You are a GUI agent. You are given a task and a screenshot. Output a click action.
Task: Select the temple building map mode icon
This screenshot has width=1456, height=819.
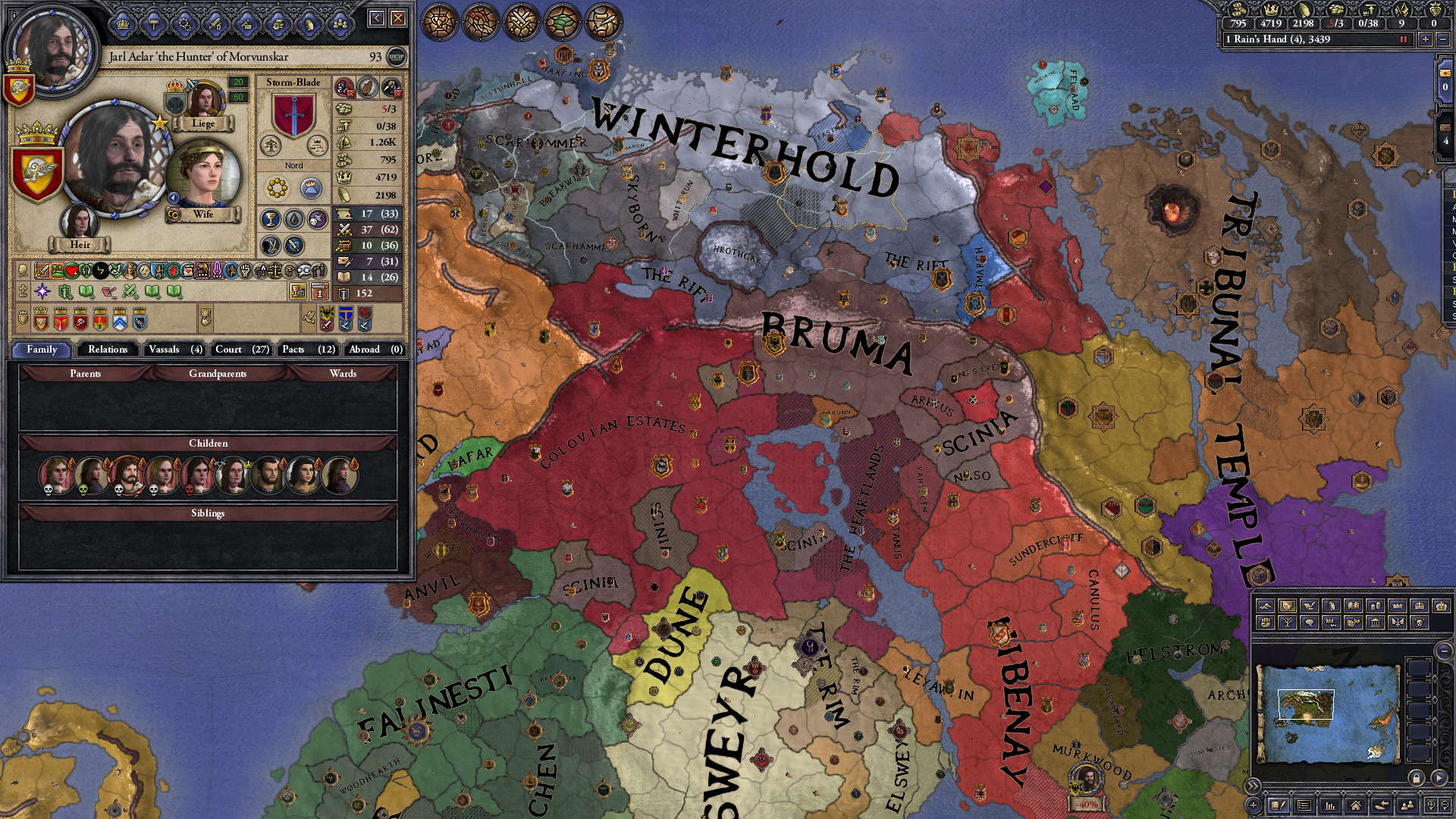(1376, 623)
